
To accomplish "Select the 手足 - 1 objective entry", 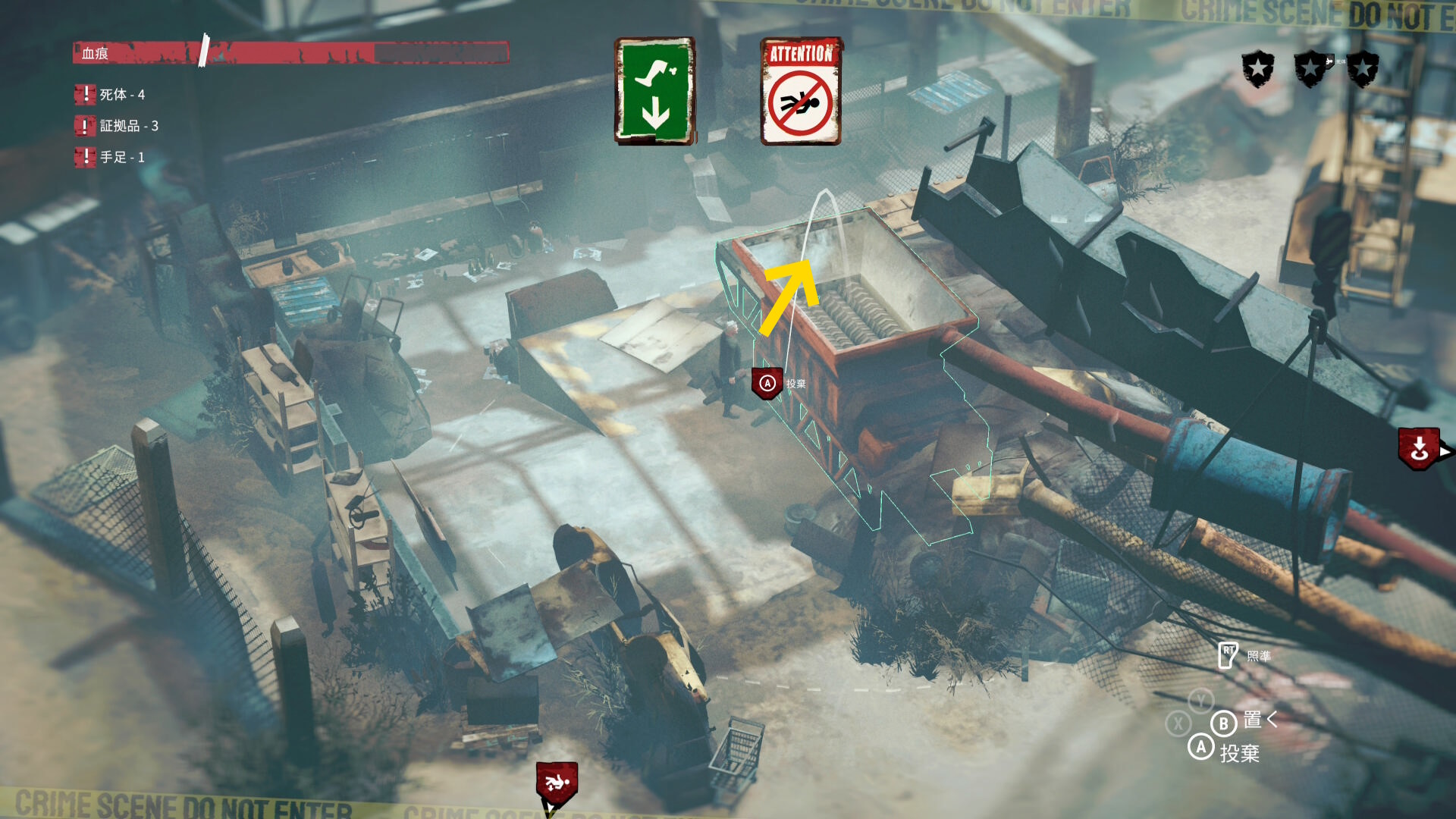I will click(111, 157).
